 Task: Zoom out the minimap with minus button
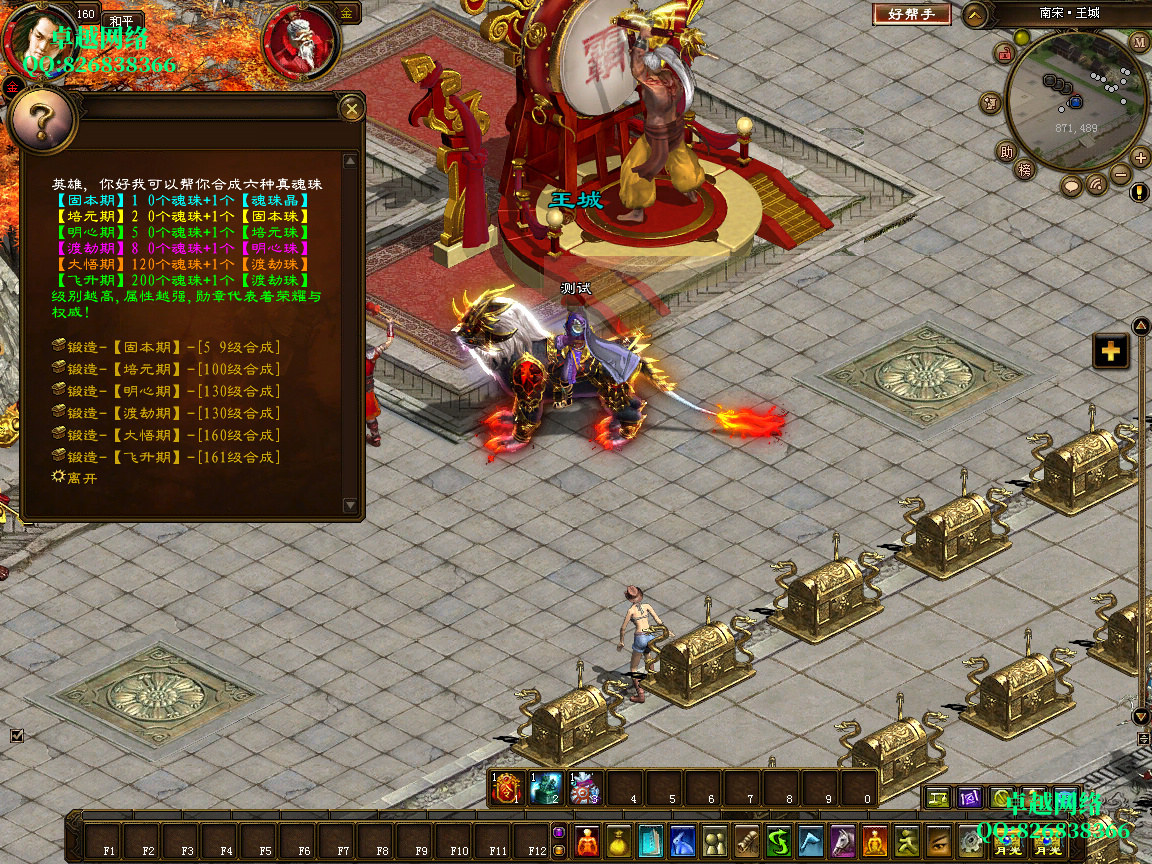pyautogui.click(x=1120, y=174)
